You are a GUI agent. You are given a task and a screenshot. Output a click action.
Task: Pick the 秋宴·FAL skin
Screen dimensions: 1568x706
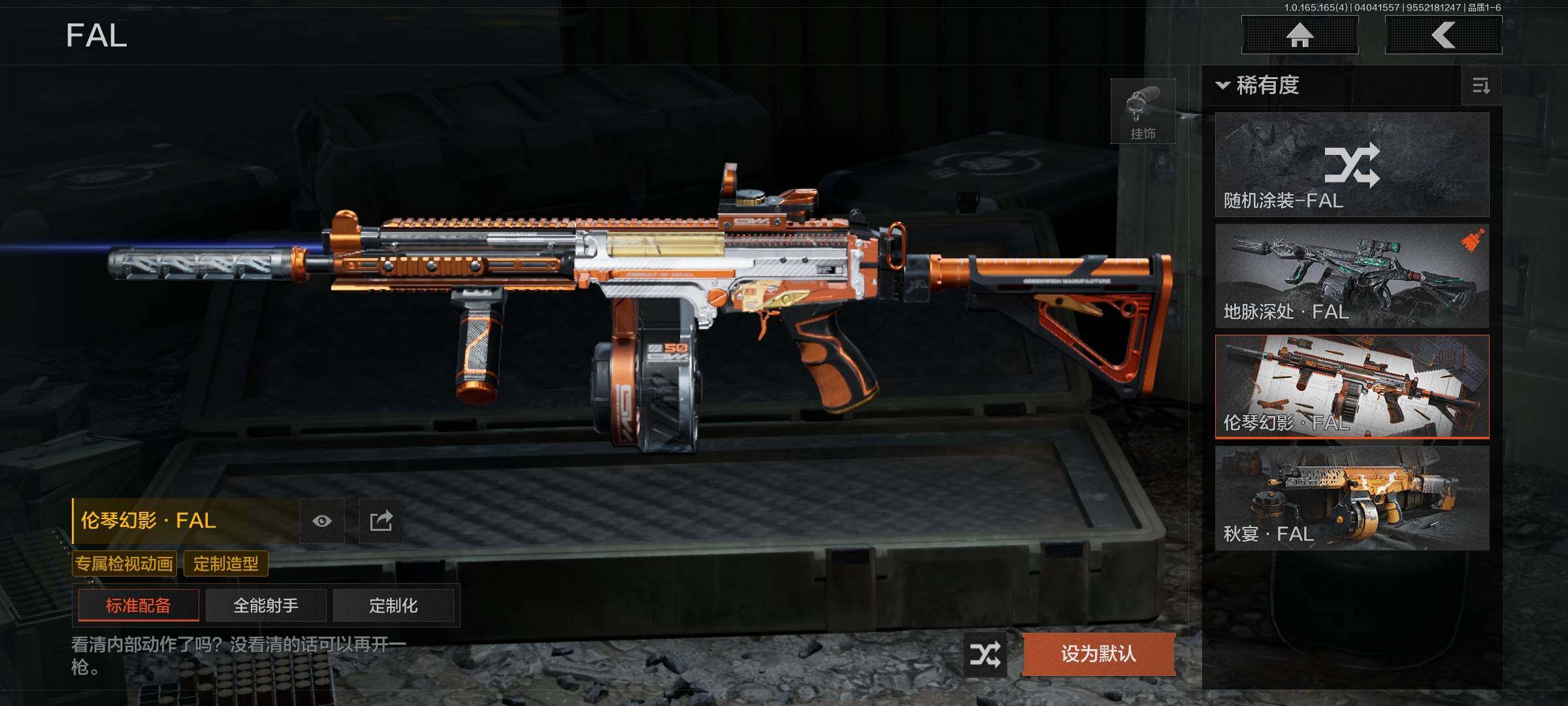point(1352,497)
